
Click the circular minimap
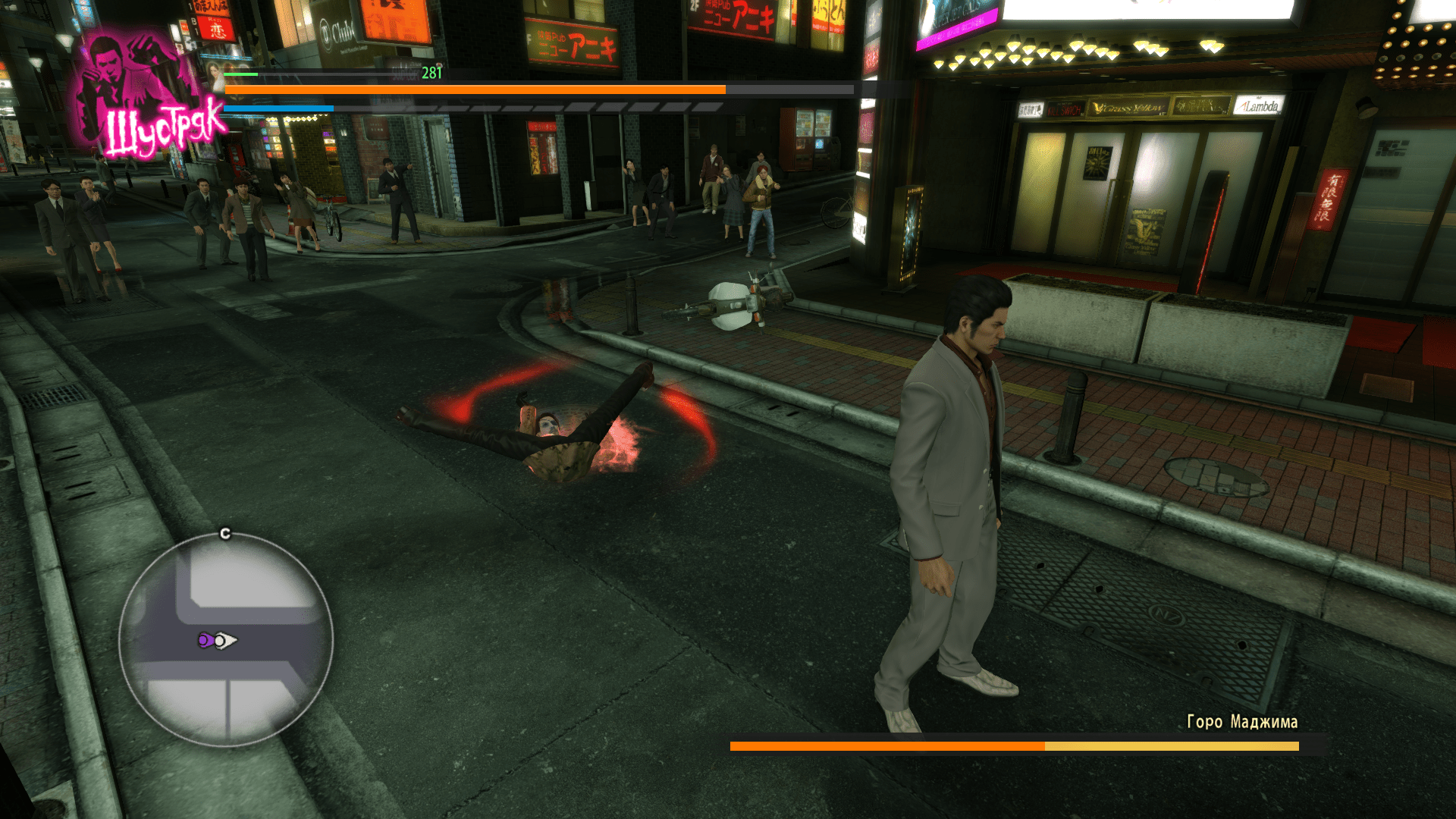pos(226,639)
